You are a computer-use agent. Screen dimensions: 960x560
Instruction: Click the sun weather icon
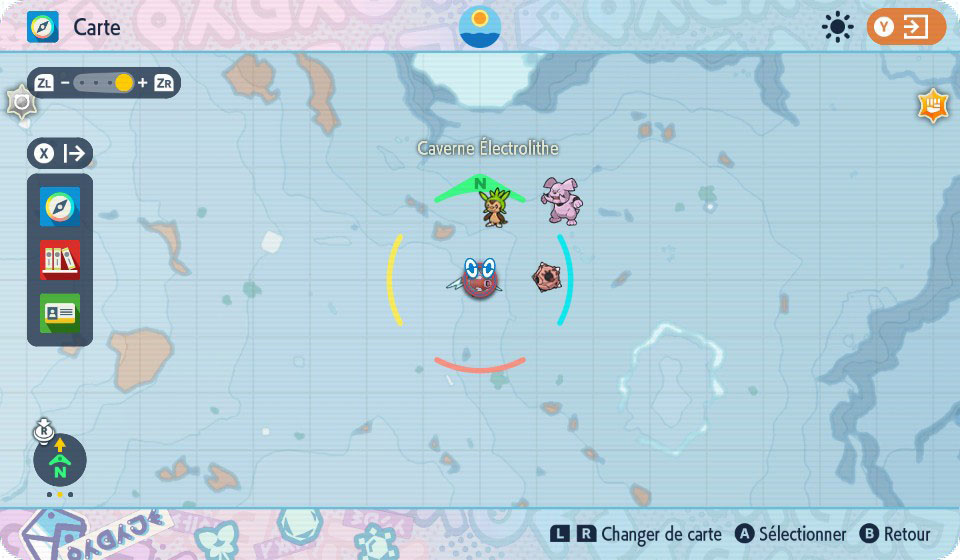[x=837, y=27]
